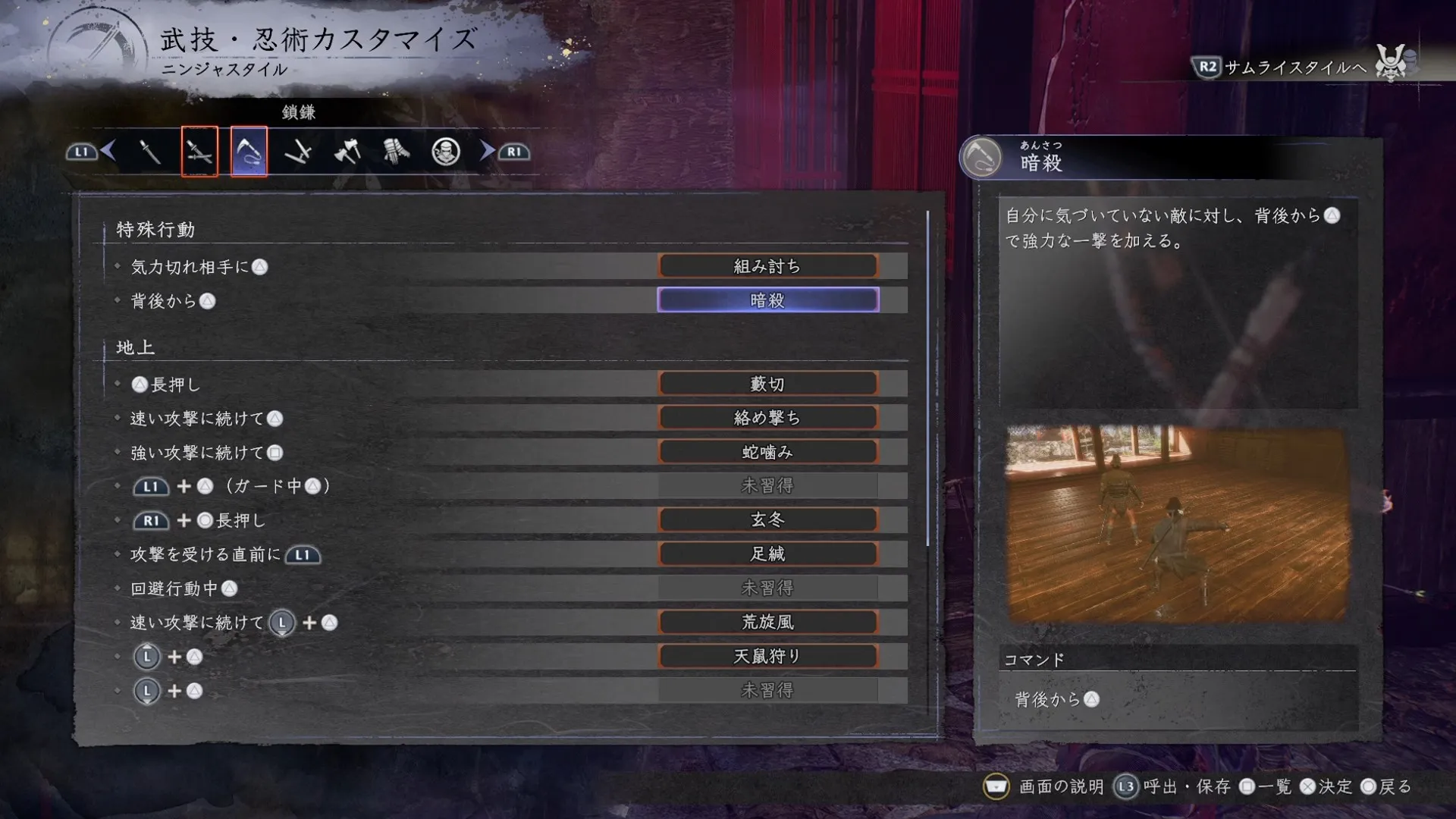Image resolution: width=1456 pixels, height=819 pixels.
Task: Click the left arrow beside weapon tabs
Action: tap(108, 152)
